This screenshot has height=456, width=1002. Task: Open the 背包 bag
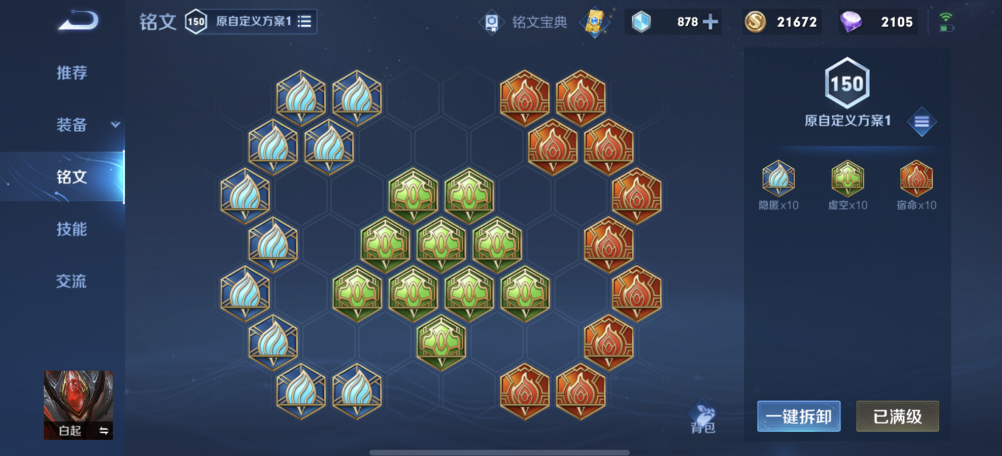pos(703,418)
